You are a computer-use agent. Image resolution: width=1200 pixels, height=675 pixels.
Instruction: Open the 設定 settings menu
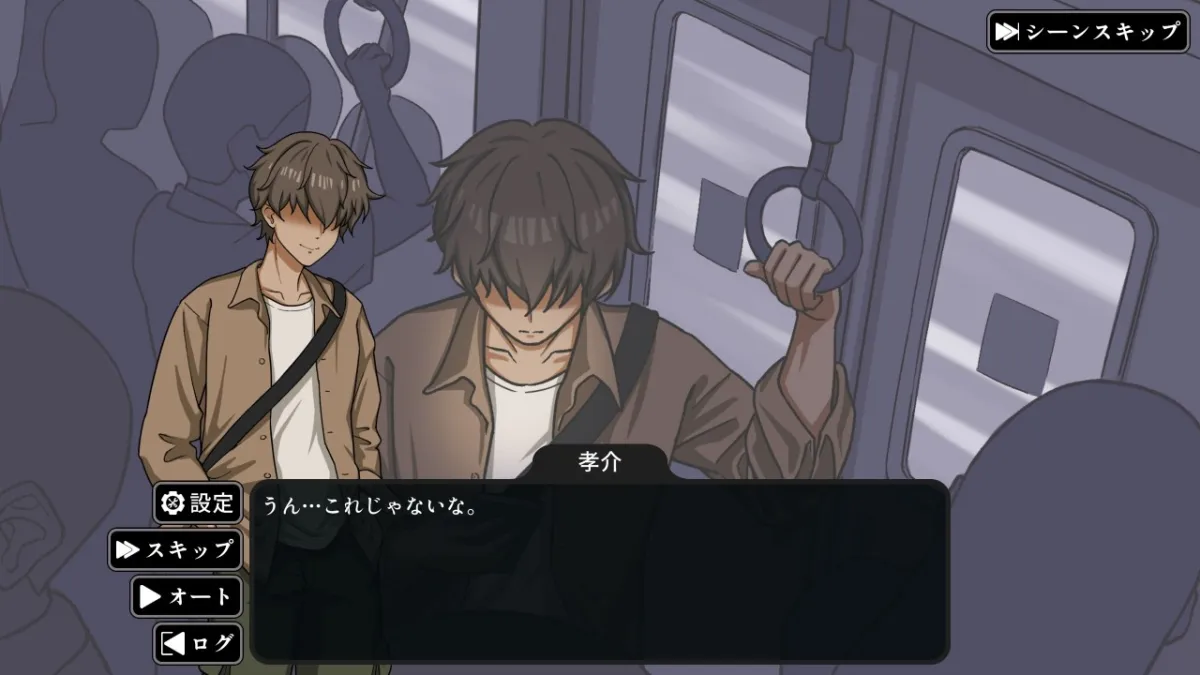point(198,502)
